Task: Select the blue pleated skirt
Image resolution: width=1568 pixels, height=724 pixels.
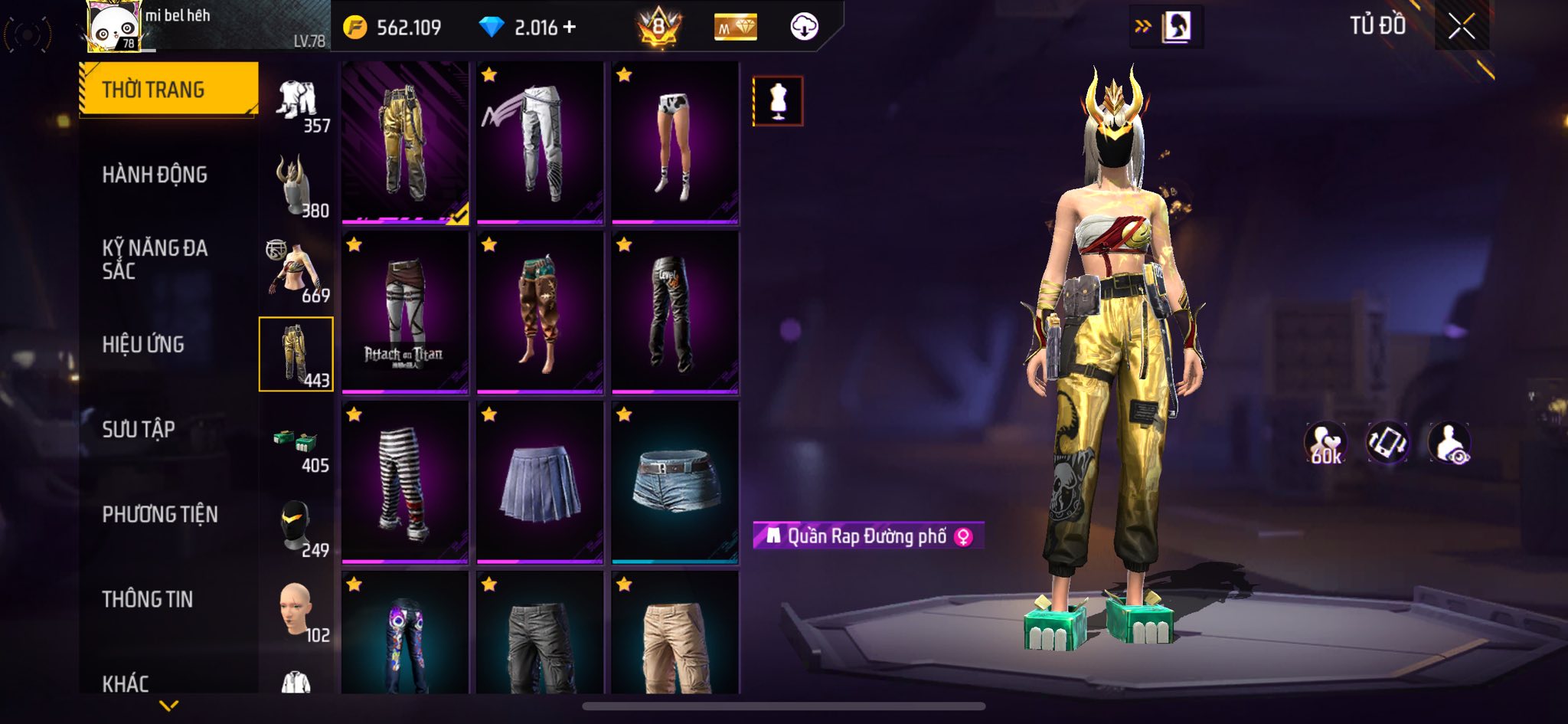Action: pyautogui.click(x=540, y=482)
